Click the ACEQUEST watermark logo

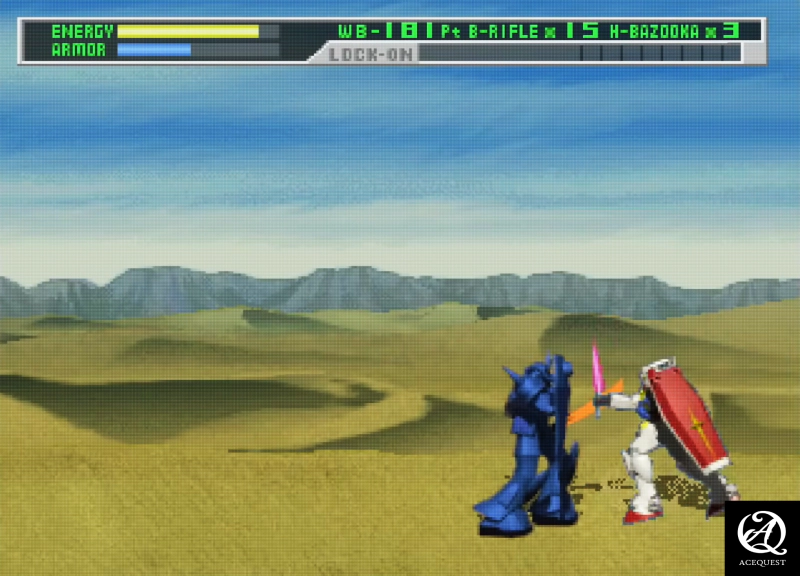click(x=762, y=537)
